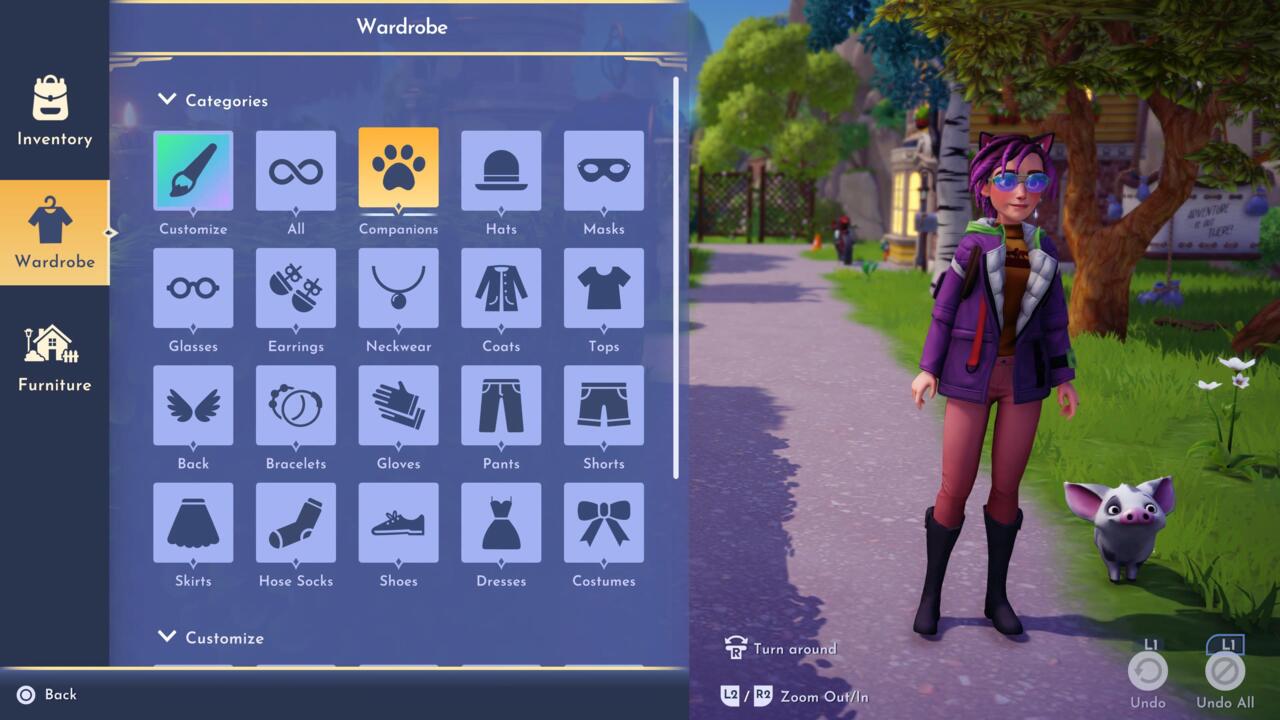Click the Undo All button
This screenshot has height=720, width=1280.
click(1225, 671)
